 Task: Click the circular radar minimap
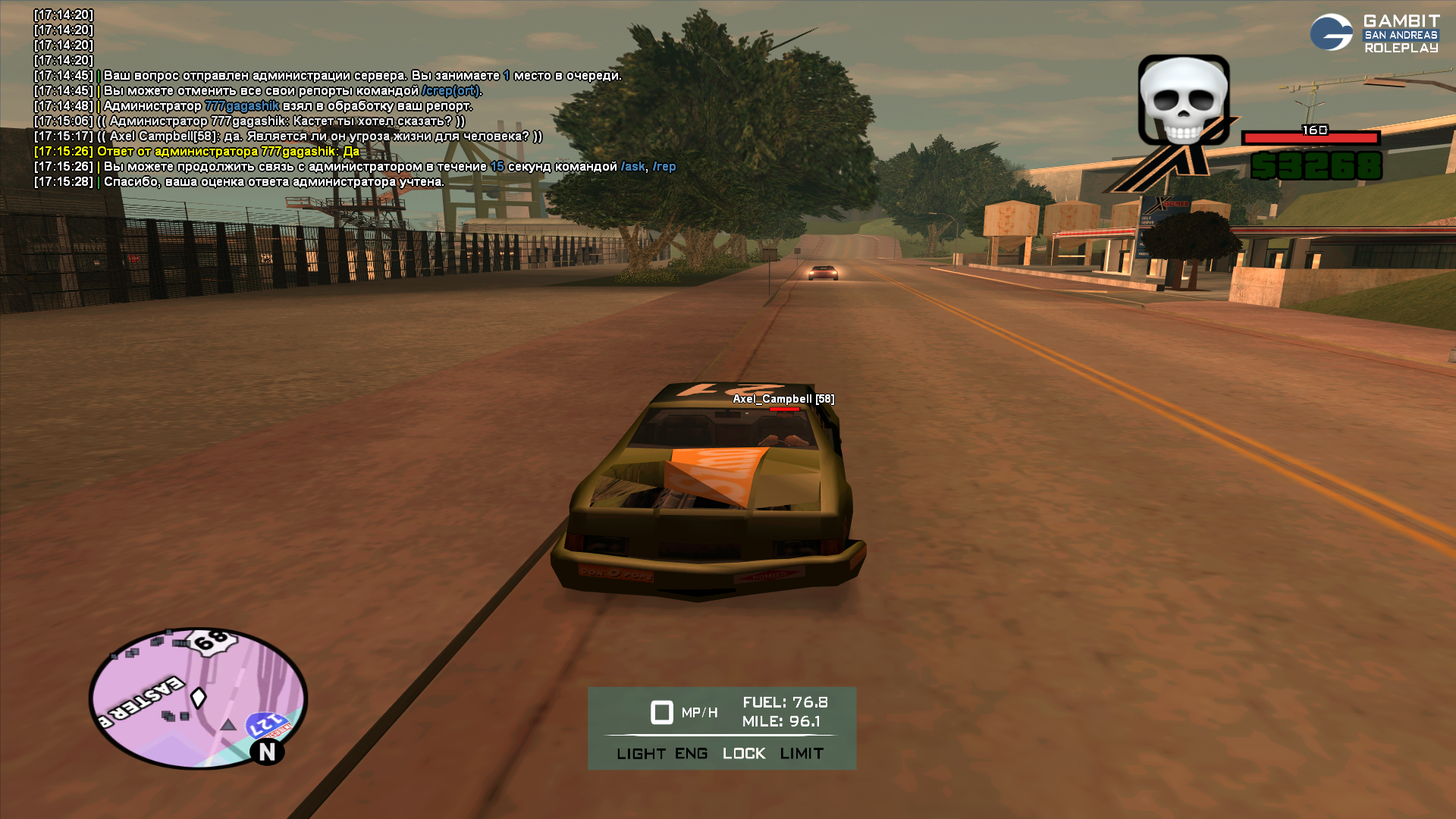(198, 698)
